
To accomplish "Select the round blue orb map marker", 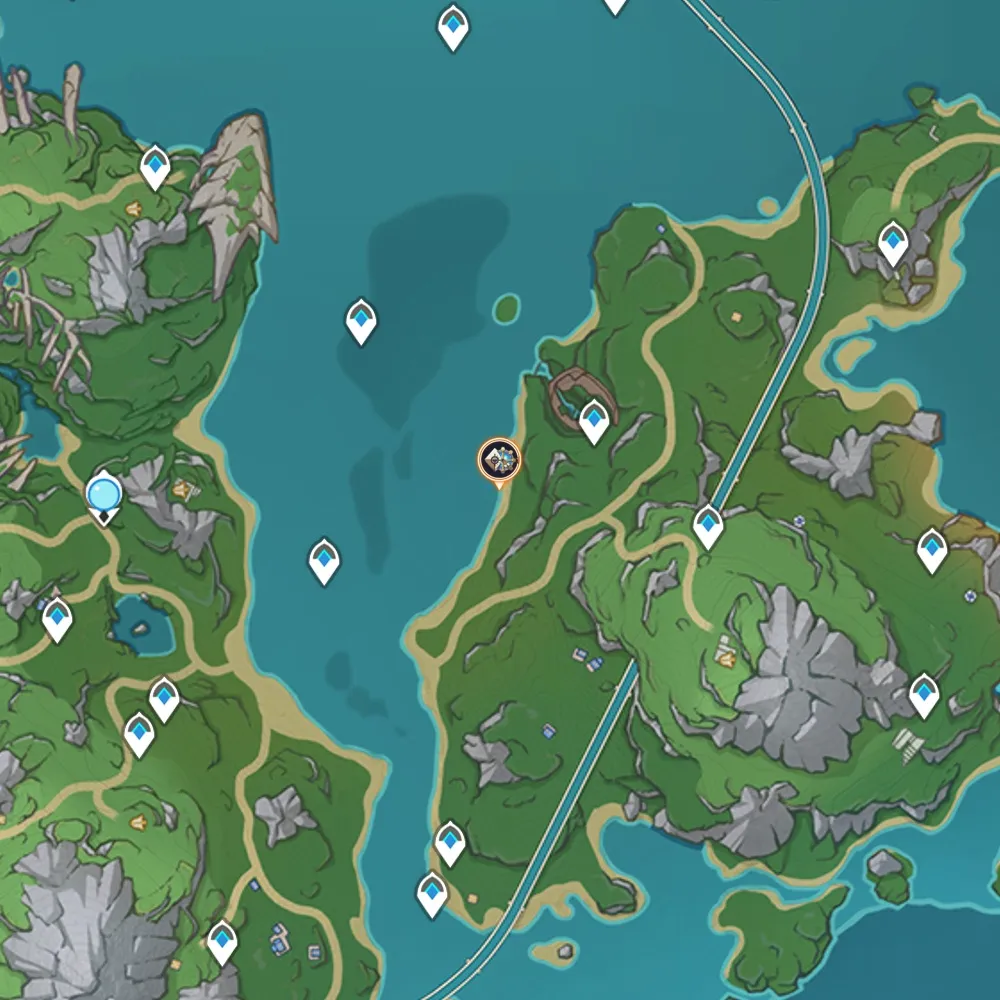I will (x=104, y=495).
